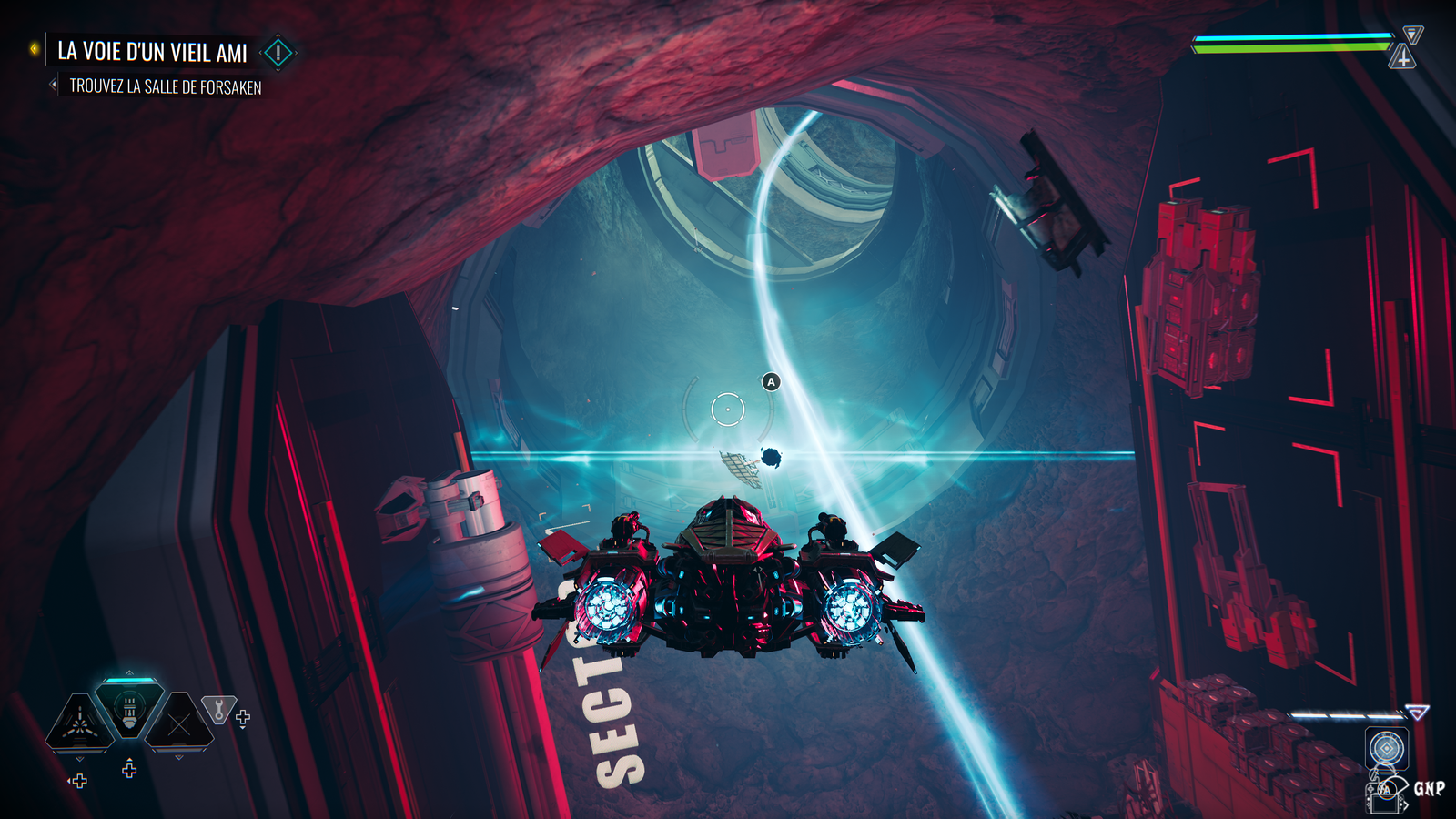The width and height of the screenshot is (1456, 819).
Task: Click the diamond exclamation mission icon
Action: [278, 53]
